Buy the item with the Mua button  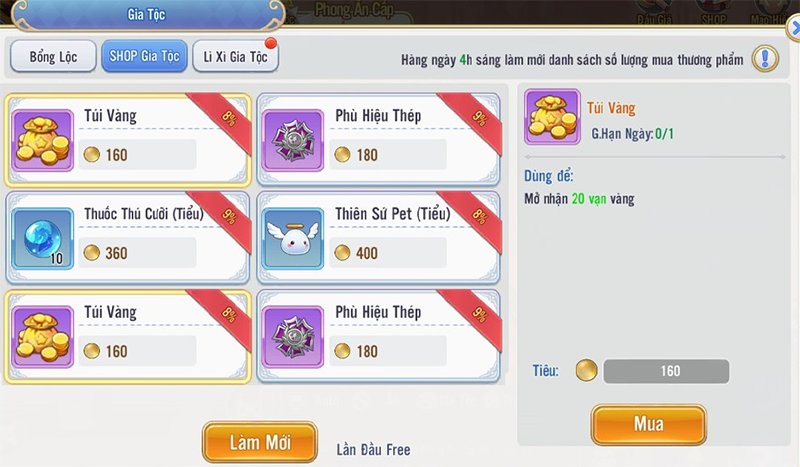click(x=648, y=425)
